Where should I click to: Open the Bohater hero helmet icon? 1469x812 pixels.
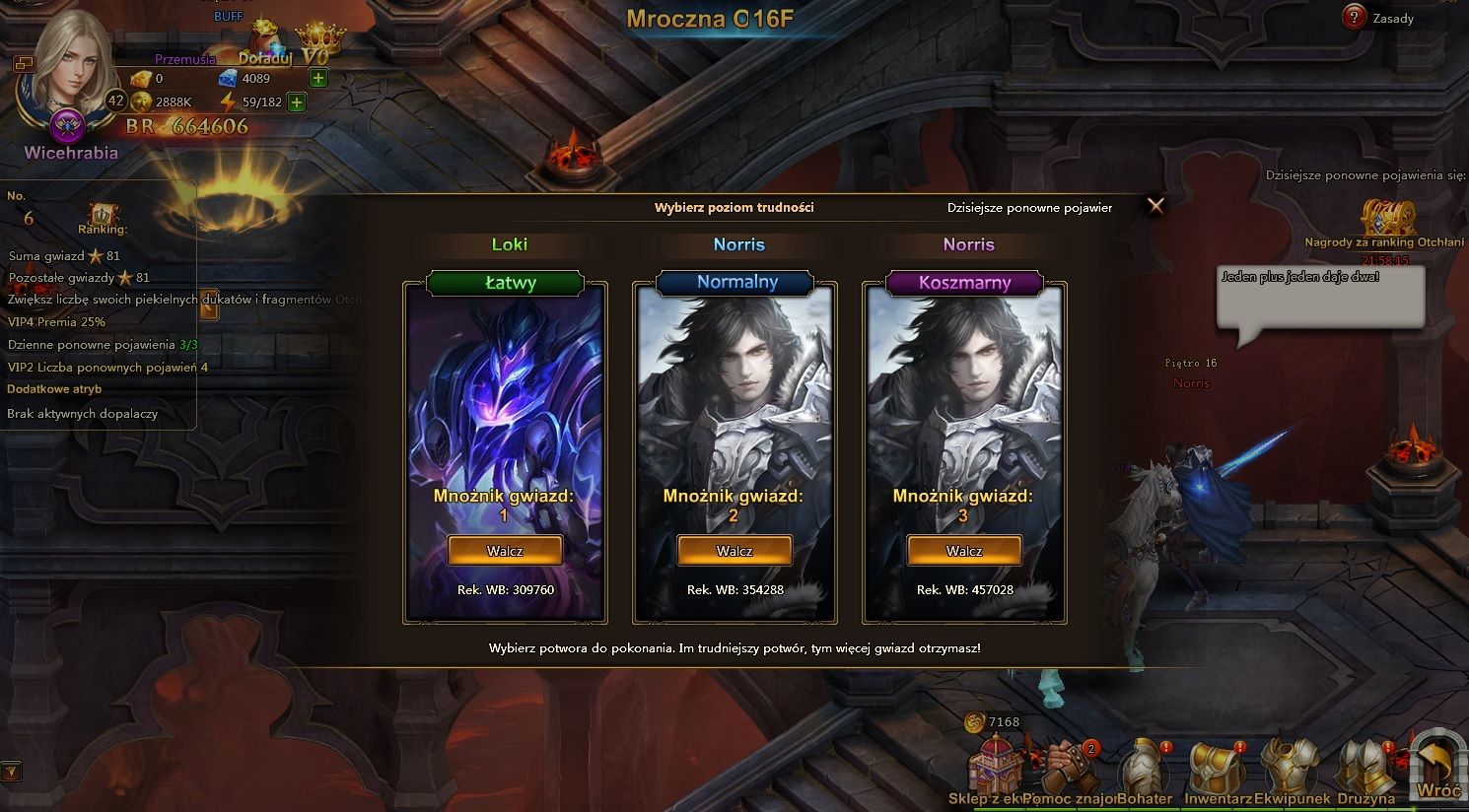coord(1145,764)
